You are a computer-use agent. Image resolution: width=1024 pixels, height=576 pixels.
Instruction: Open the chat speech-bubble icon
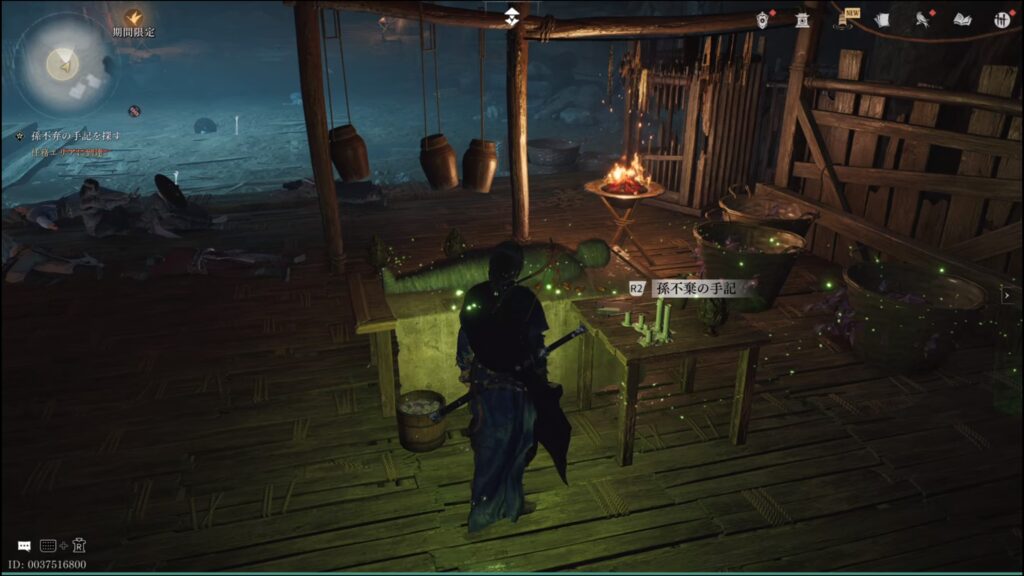point(23,546)
